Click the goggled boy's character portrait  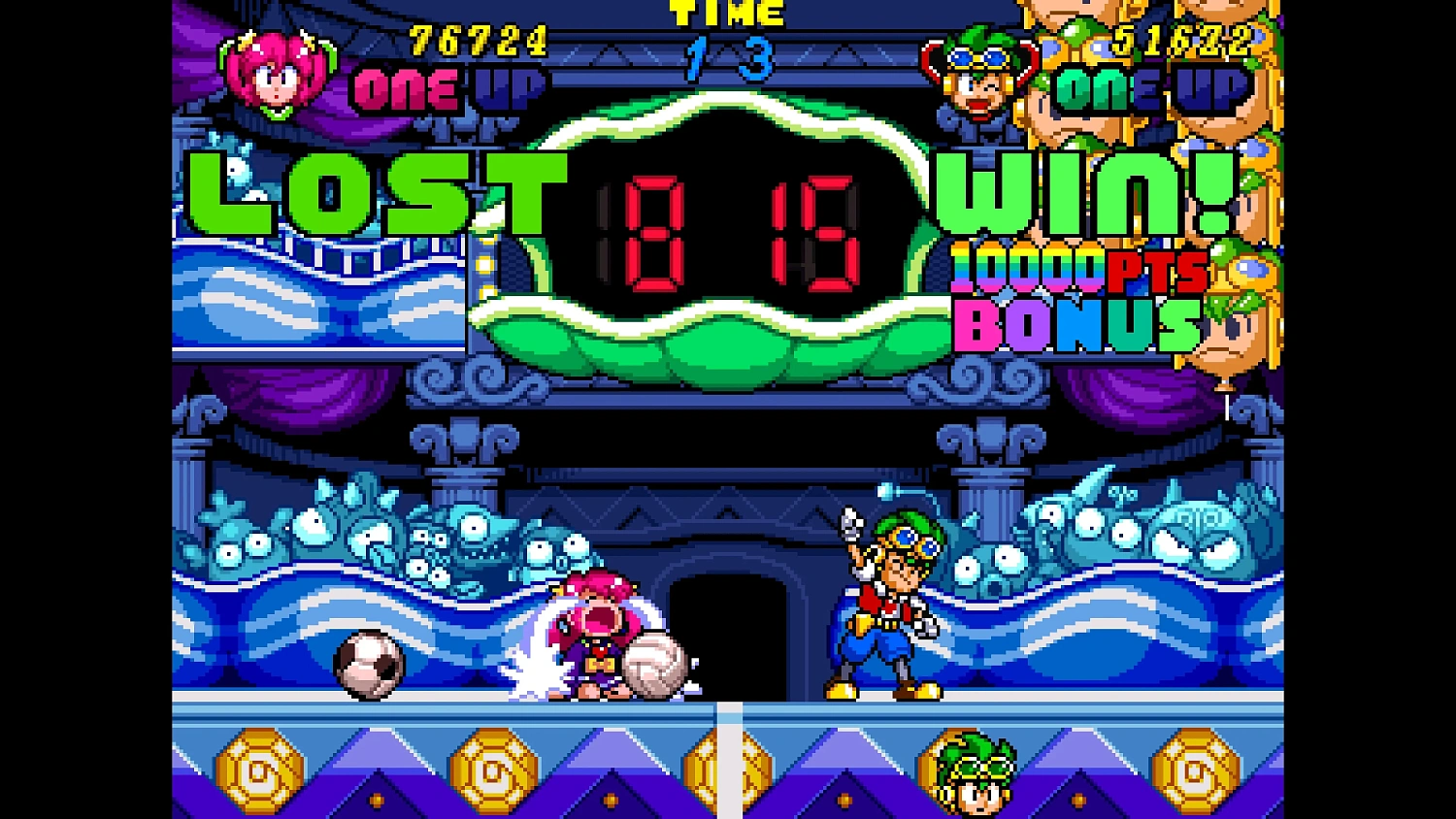[980, 73]
